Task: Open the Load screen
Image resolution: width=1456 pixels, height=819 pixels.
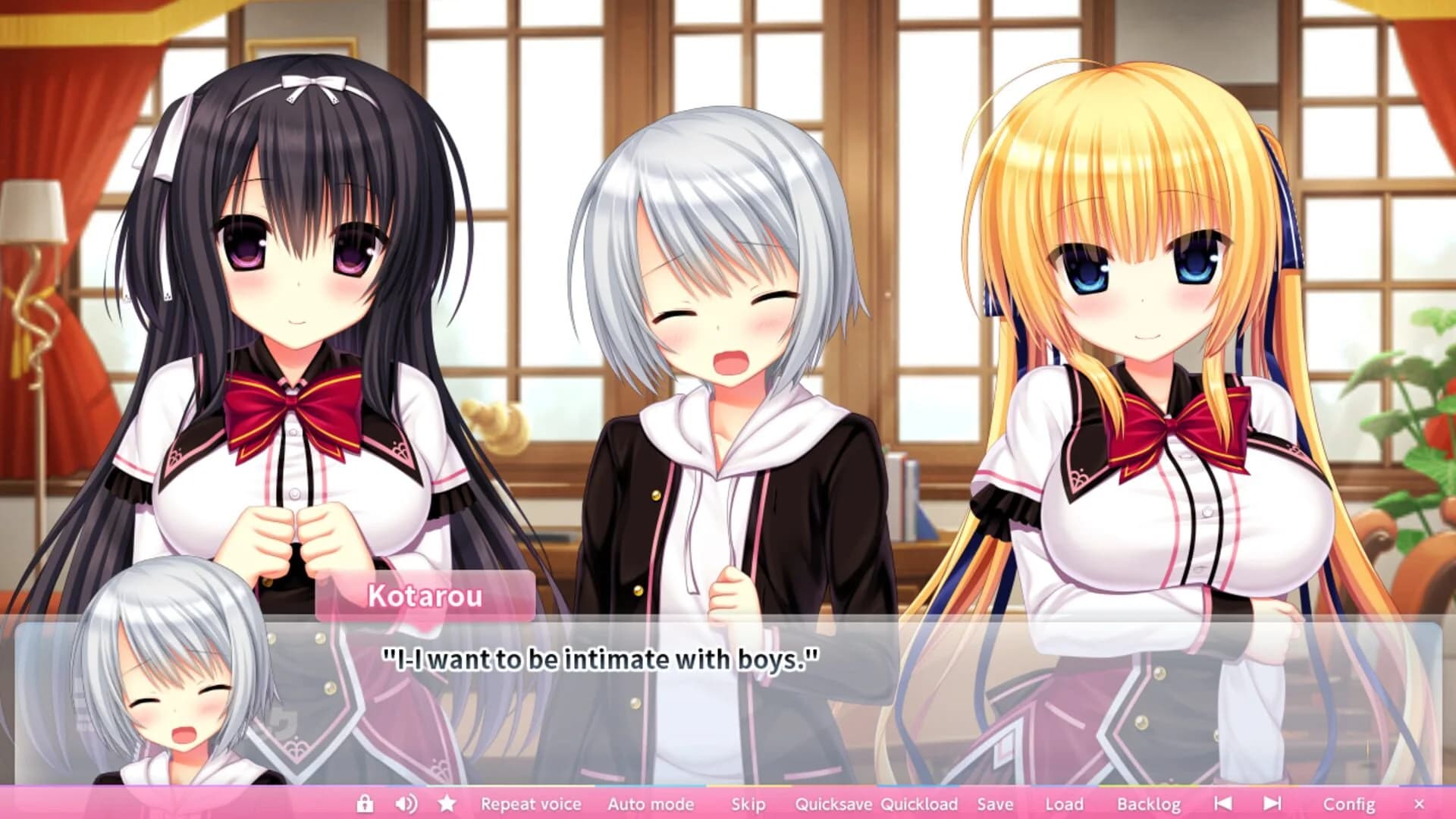Action: point(1065,803)
